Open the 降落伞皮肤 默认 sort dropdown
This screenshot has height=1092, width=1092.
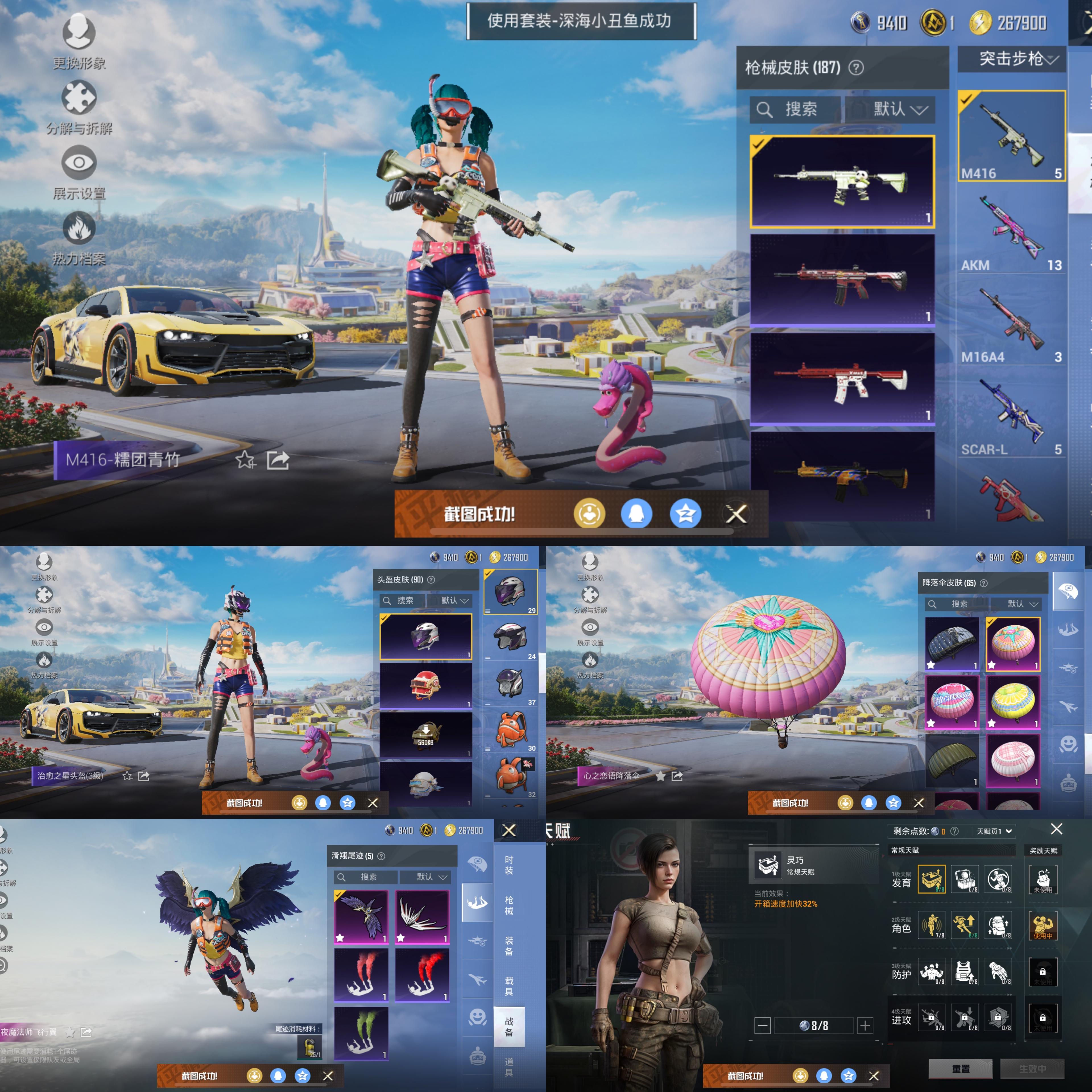1022,604
